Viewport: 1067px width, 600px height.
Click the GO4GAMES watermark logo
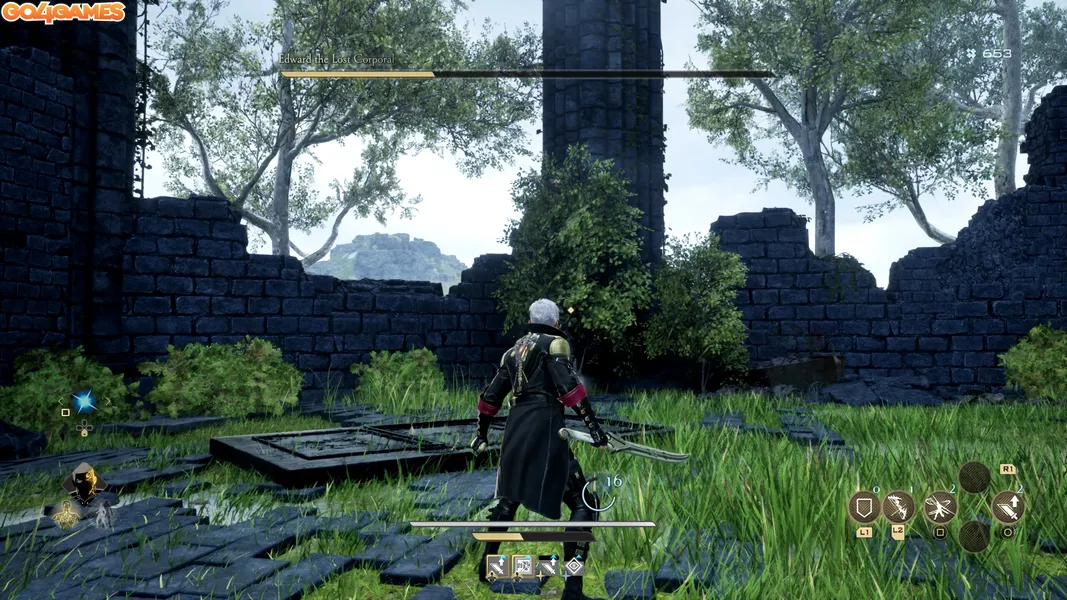tap(63, 12)
